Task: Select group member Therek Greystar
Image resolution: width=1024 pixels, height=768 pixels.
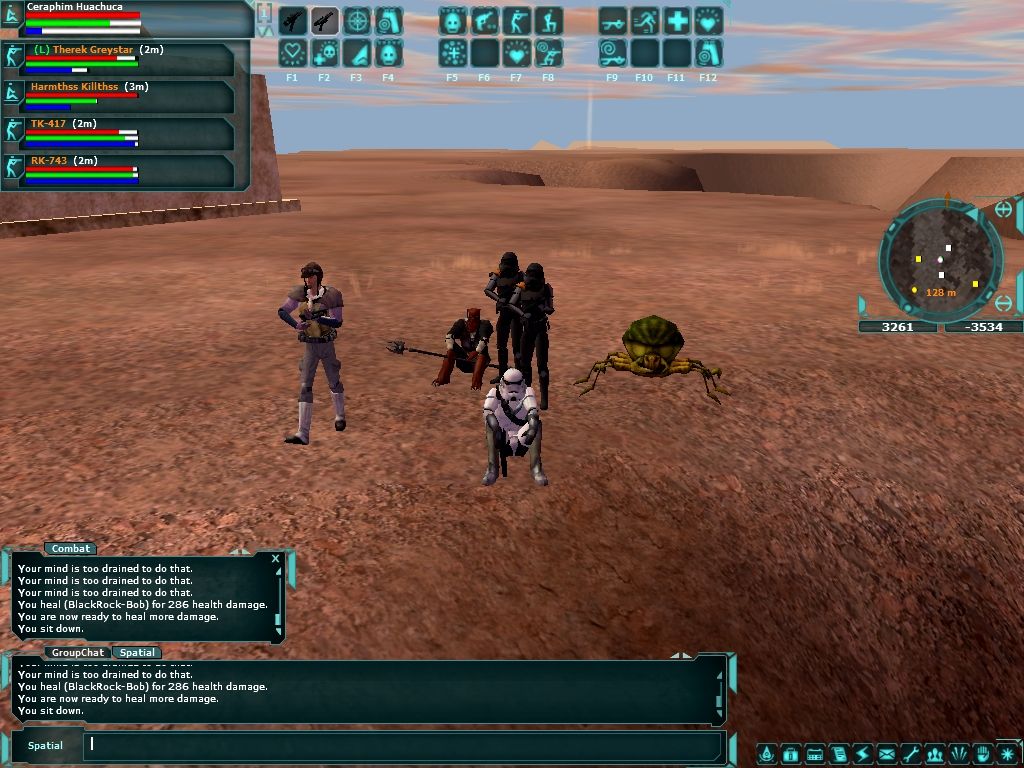Action: (84, 50)
